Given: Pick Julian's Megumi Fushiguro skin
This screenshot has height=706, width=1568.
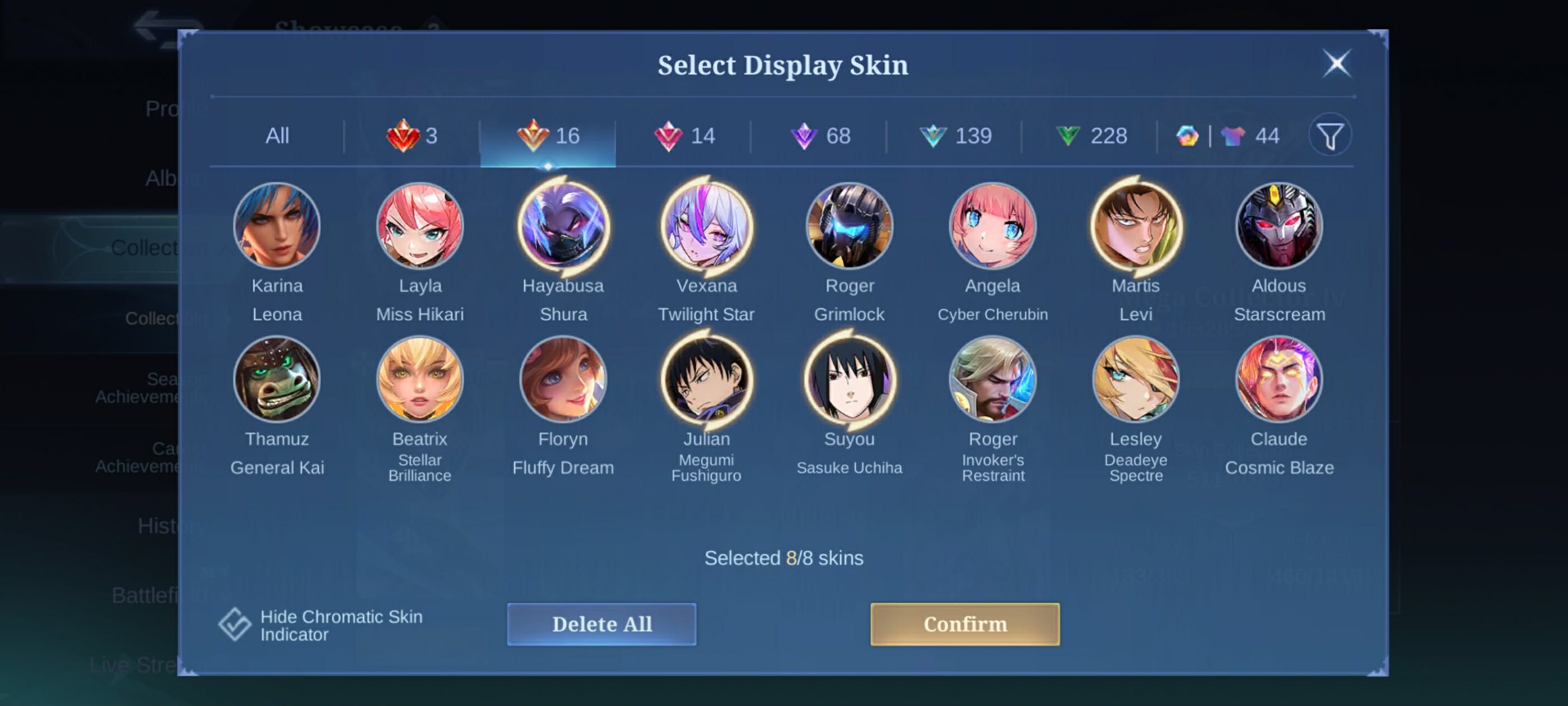Looking at the screenshot, I should coord(706,380).
